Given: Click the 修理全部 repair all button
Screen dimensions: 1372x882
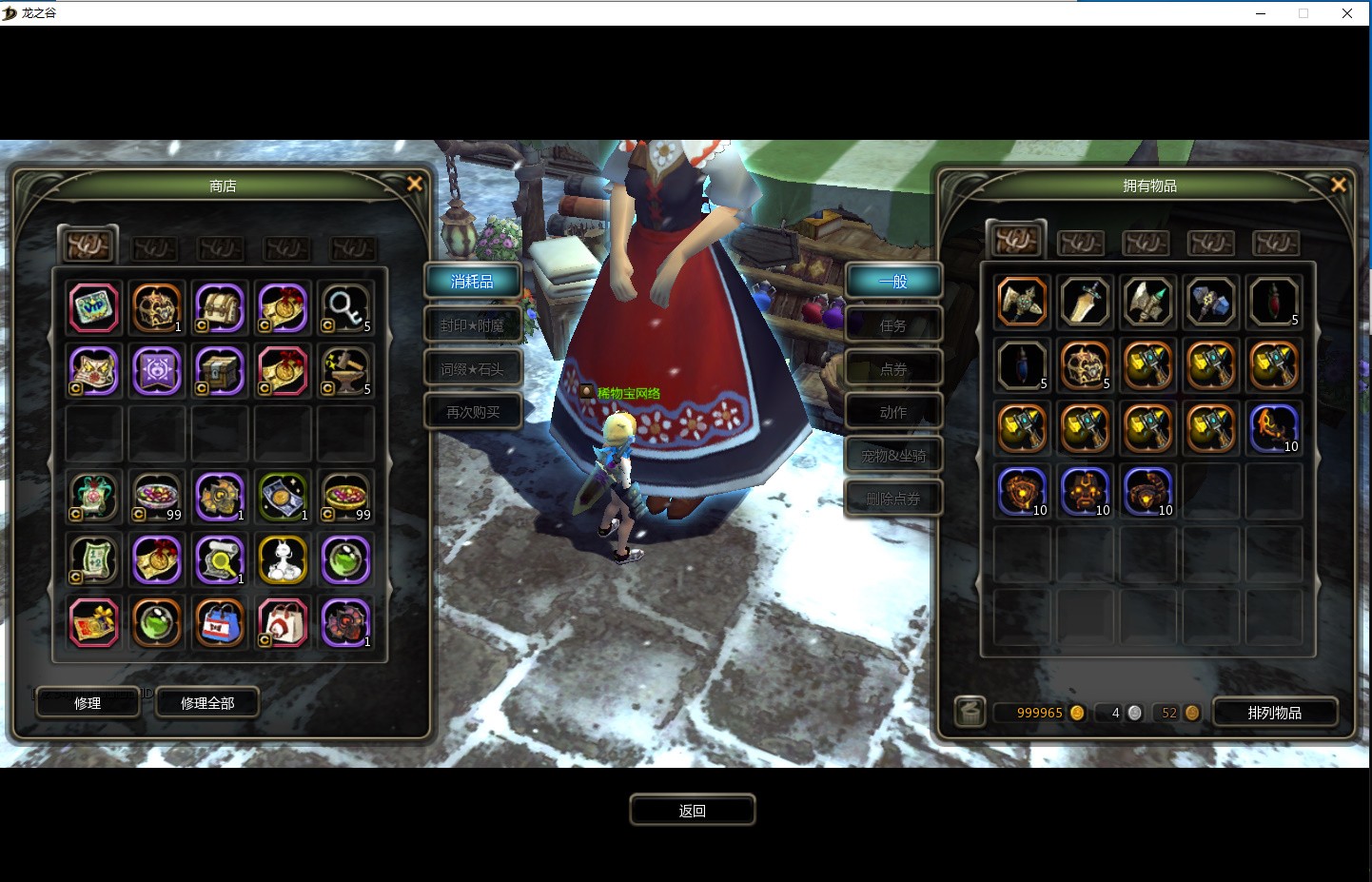Looking at the screenshot, I should tap(207, 703).
